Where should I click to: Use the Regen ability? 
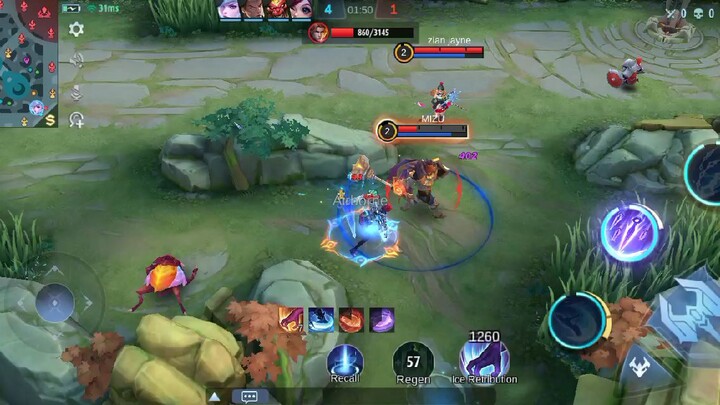[412, 360]
